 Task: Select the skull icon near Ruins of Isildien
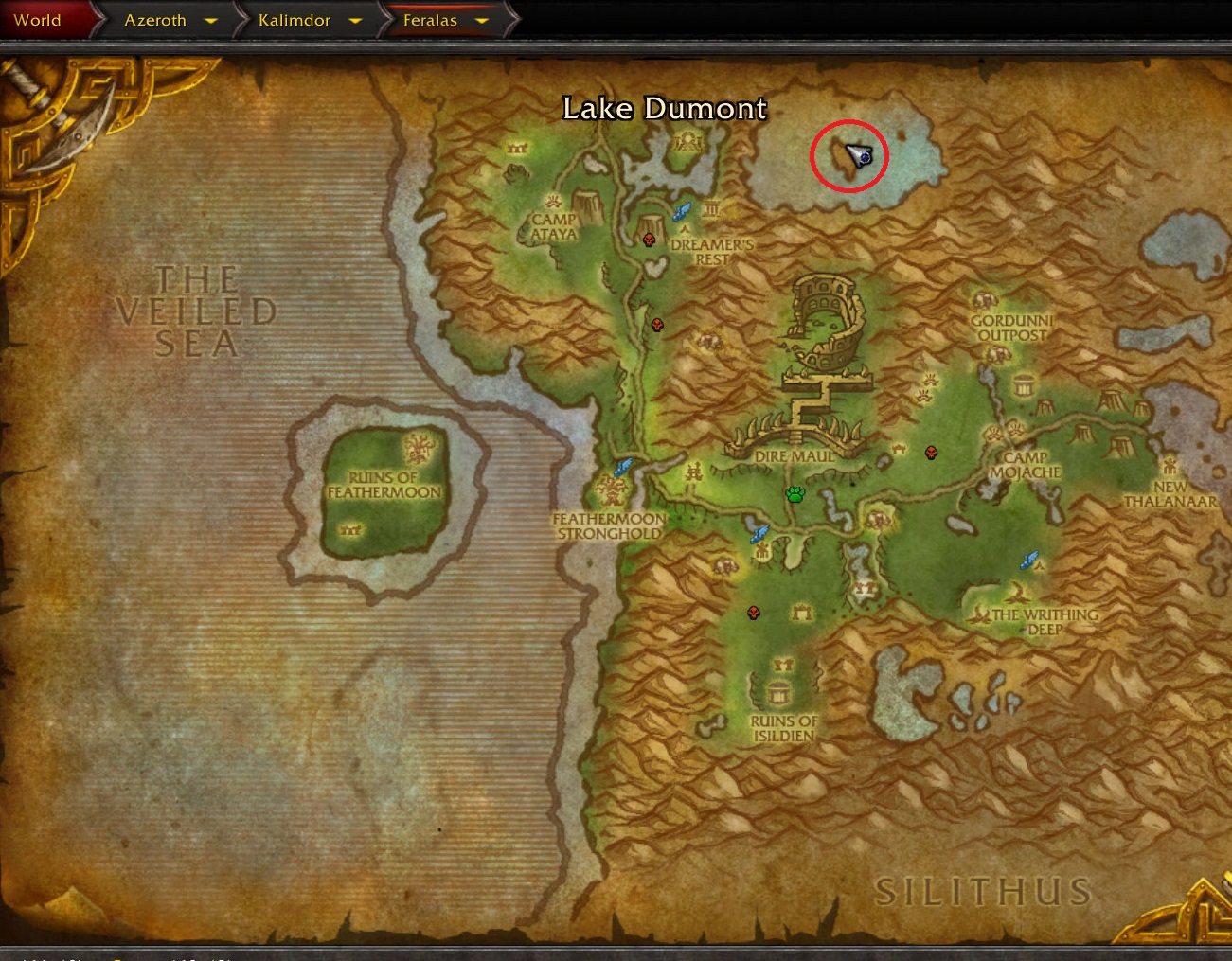pos(753,614)
